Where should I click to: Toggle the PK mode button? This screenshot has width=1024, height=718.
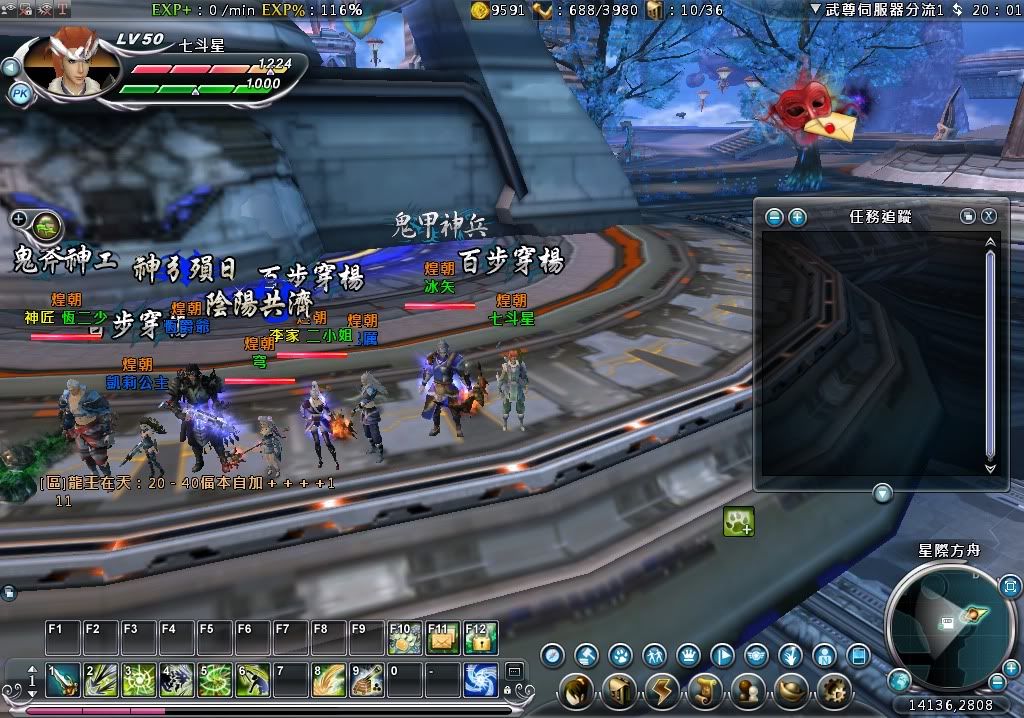[x=19, y=94]
